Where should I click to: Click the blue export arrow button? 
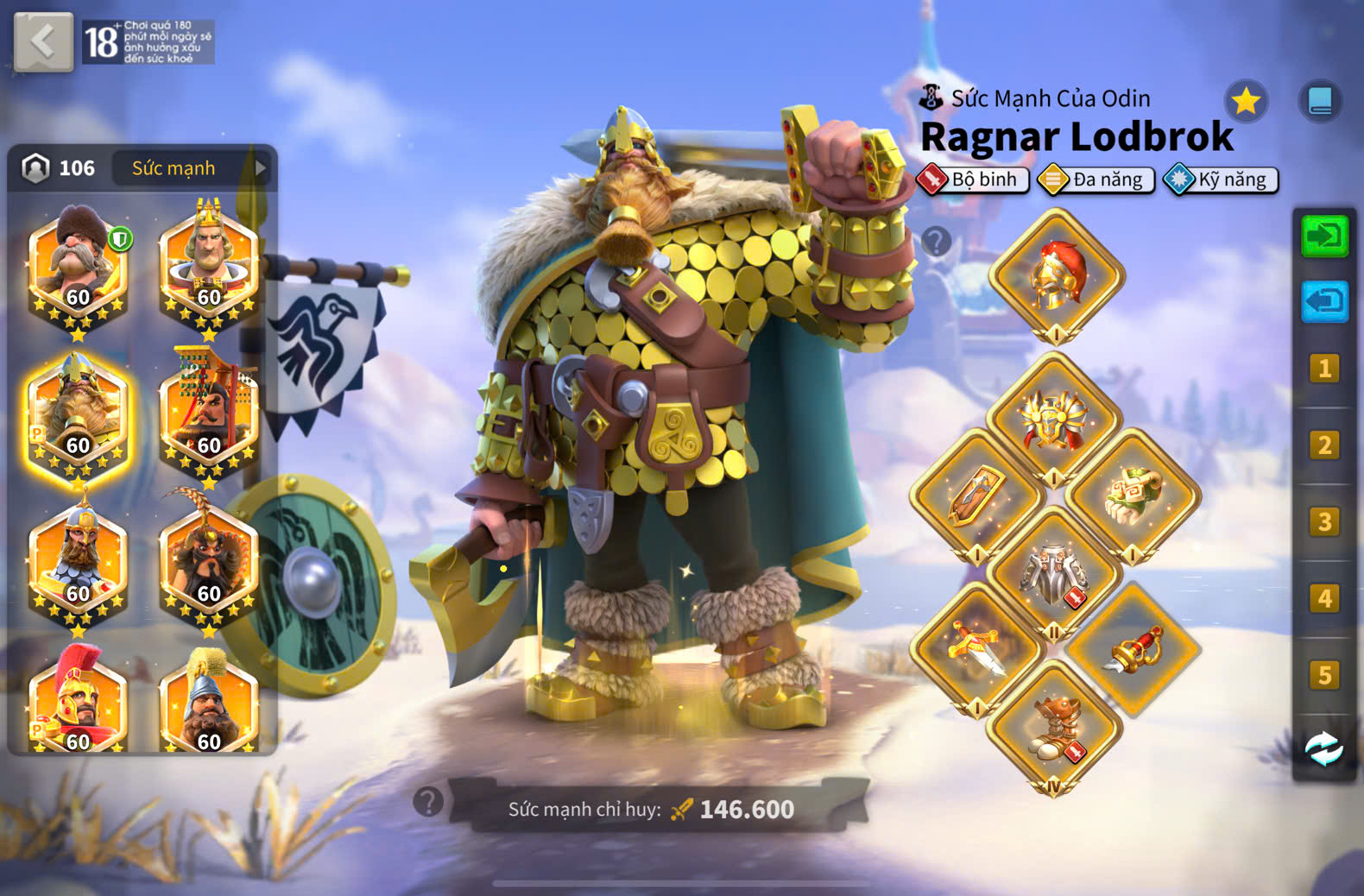1324,302
